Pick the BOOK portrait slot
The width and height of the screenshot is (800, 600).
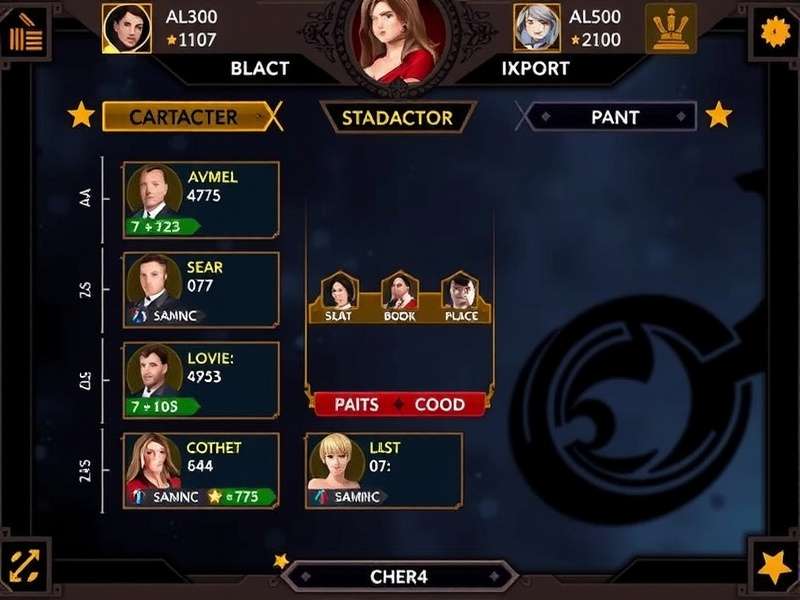399,297
